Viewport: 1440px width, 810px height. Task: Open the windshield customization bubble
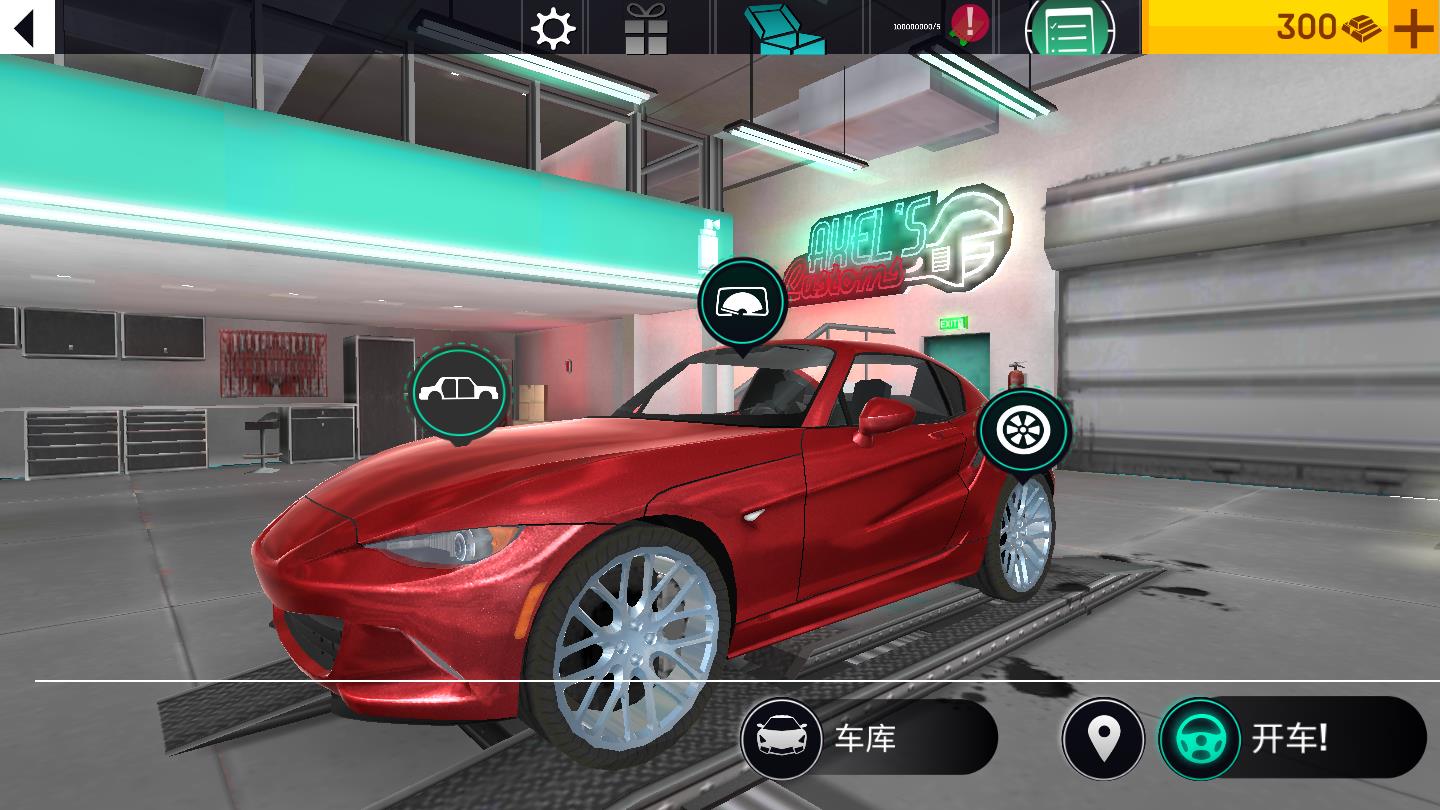click(x=741, y=303)
